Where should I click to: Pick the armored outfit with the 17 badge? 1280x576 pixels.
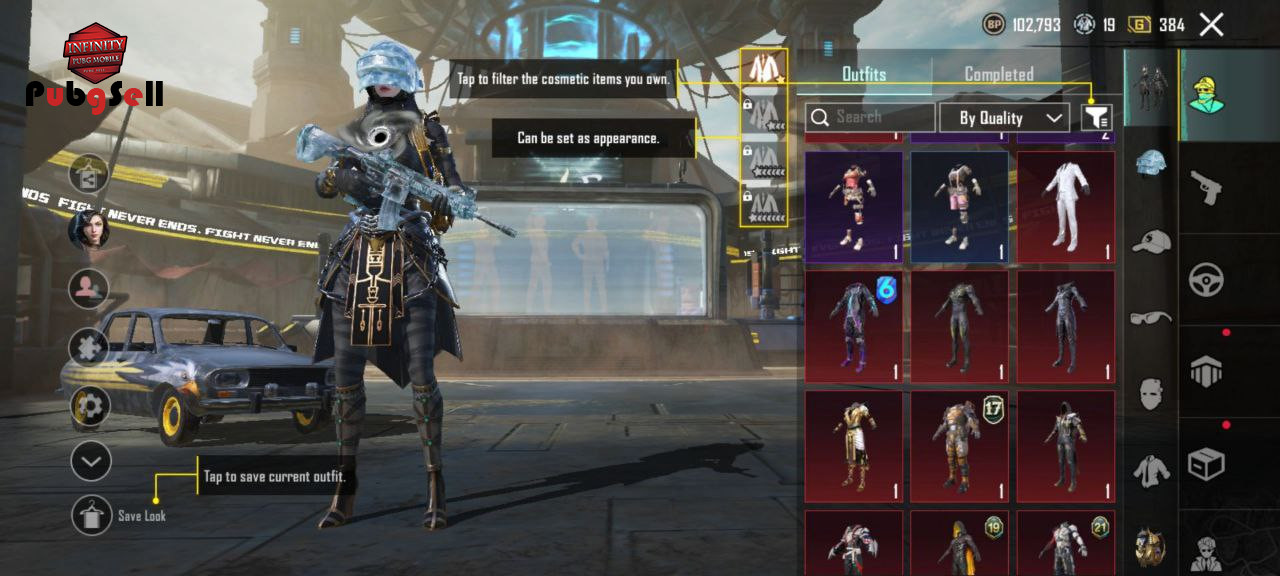coord(959,446)
